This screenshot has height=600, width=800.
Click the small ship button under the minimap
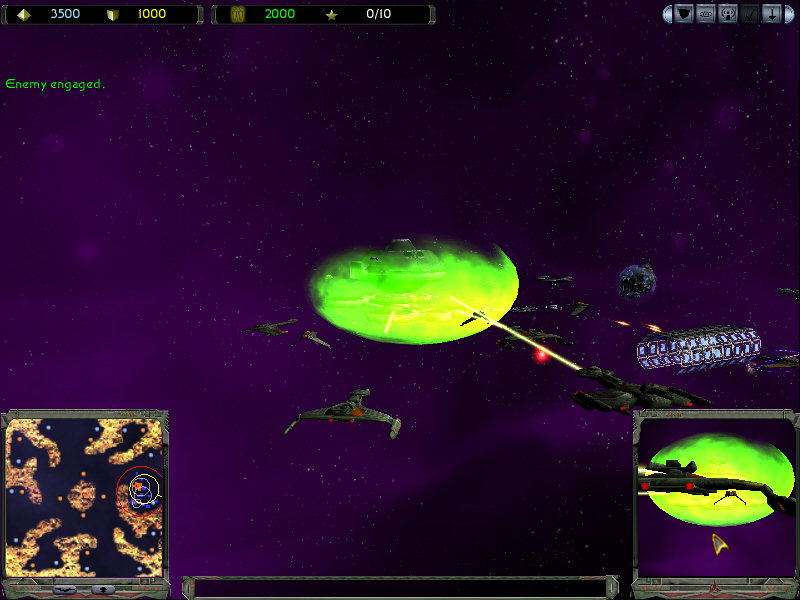[104, 588]
